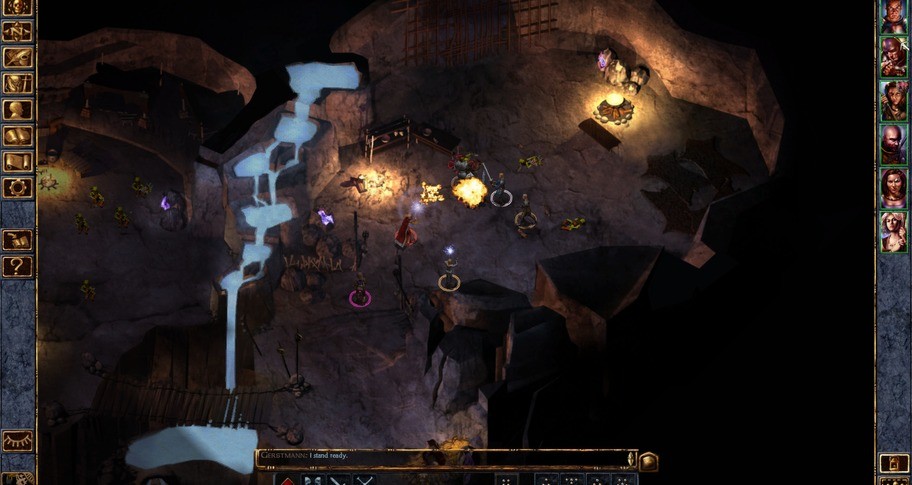Show the character record via the bust icon
This screenshot has width=912, height=485.
(x=18, y=109)
